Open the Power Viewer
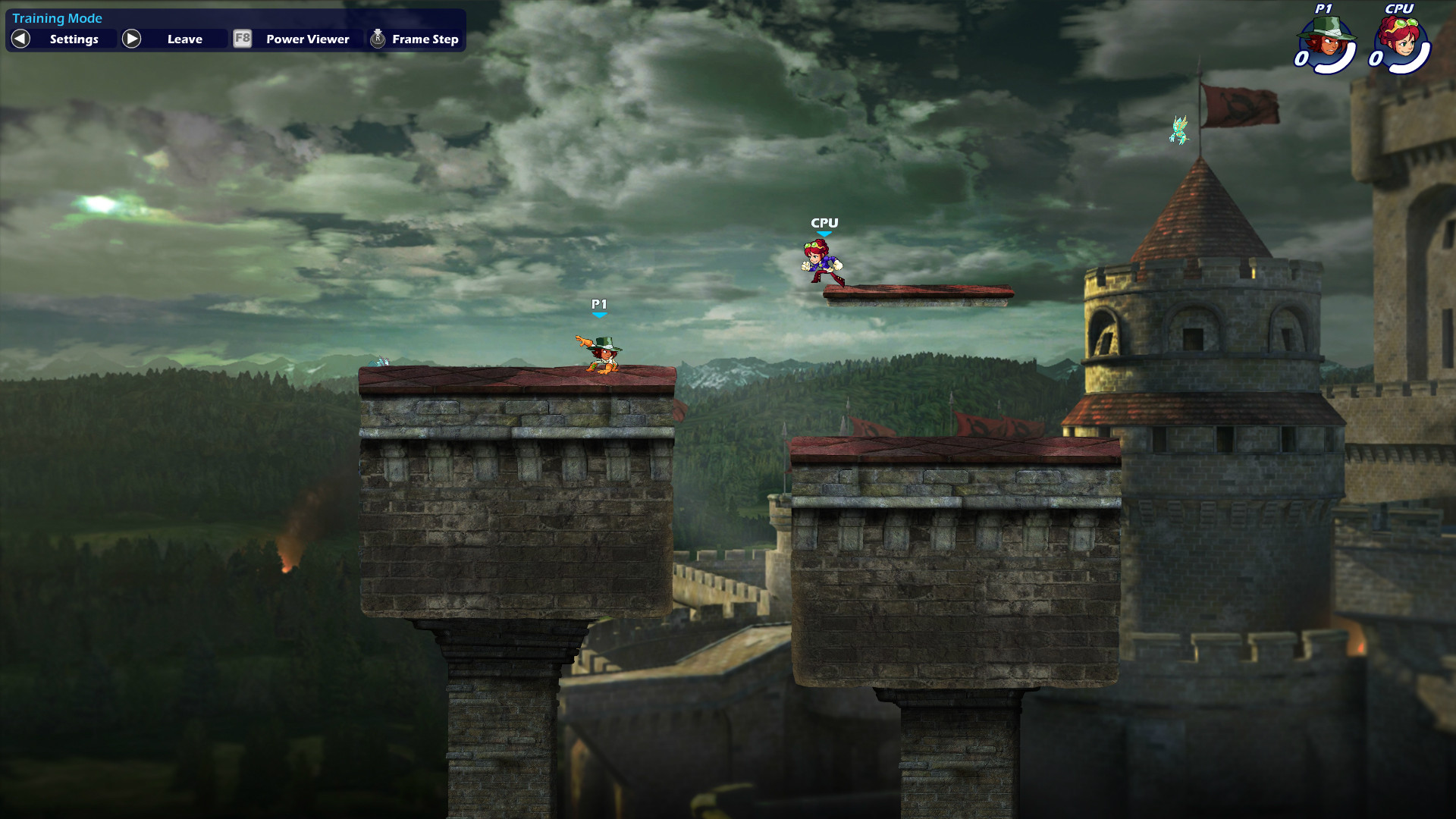 tap(306, 39)
